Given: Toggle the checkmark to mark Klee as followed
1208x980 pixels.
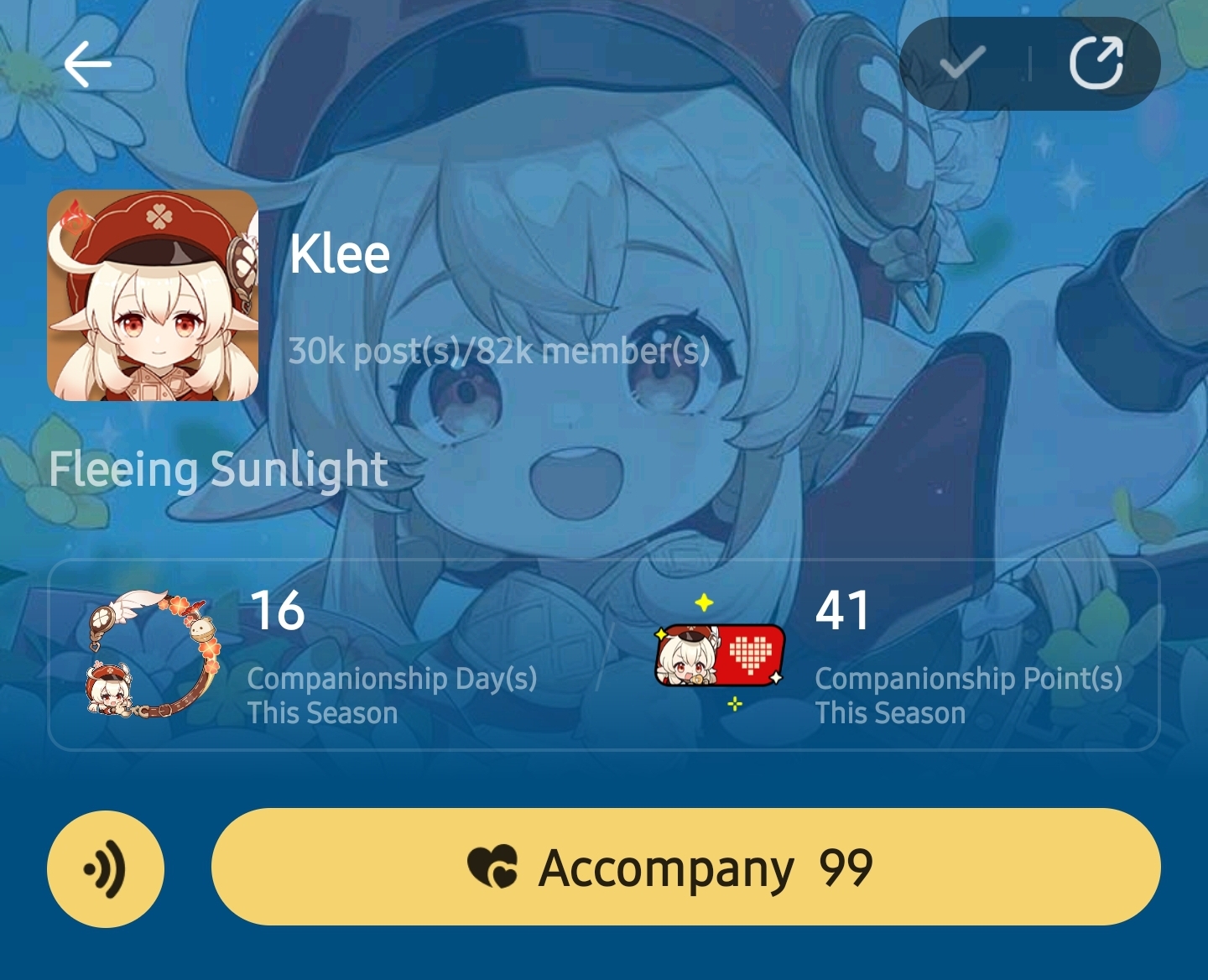Looking at the screenshot, I should [x=961, y=63].
